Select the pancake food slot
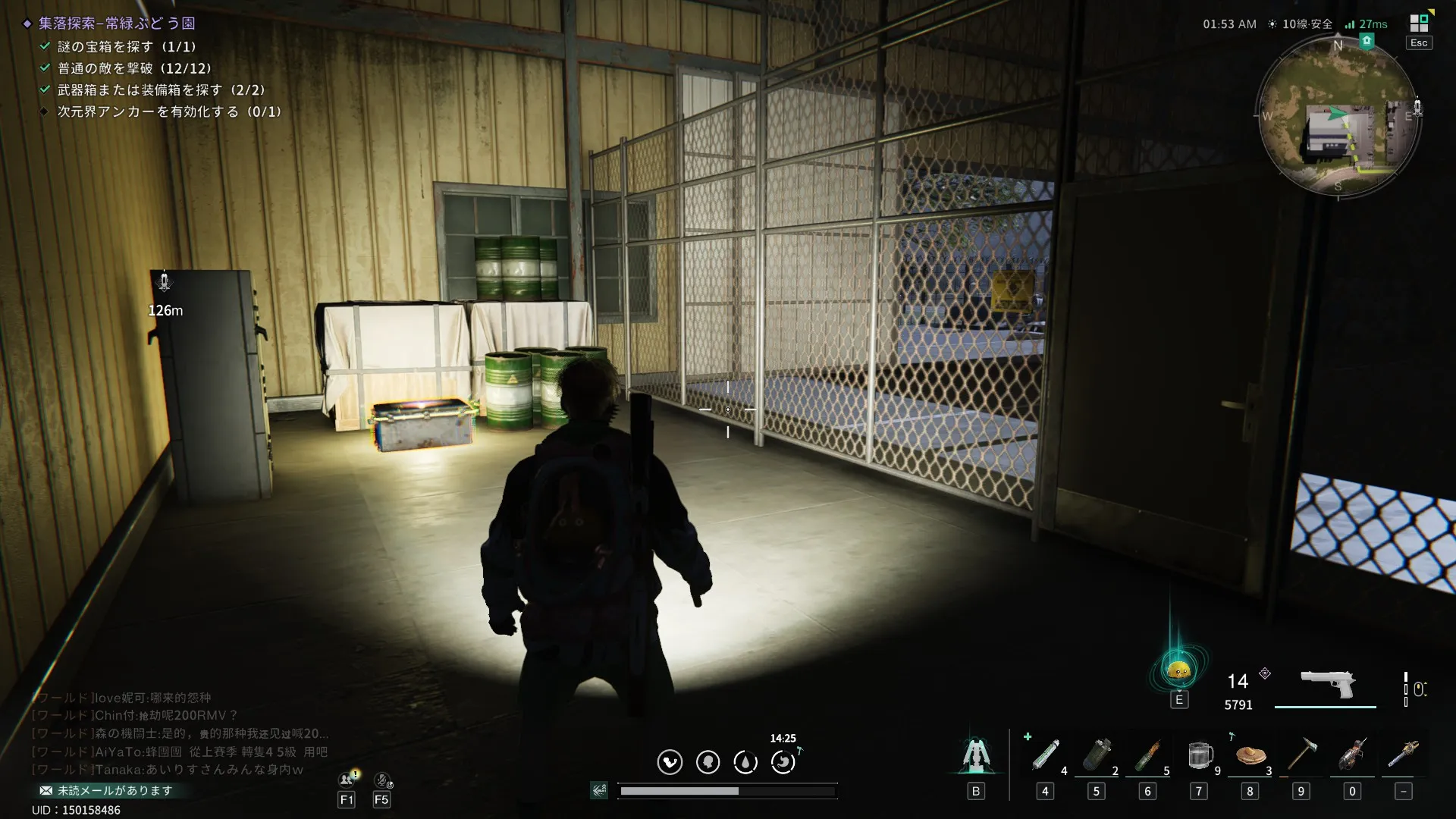Viewport: 1456px width, 819px height. [x=1250, y=756]
